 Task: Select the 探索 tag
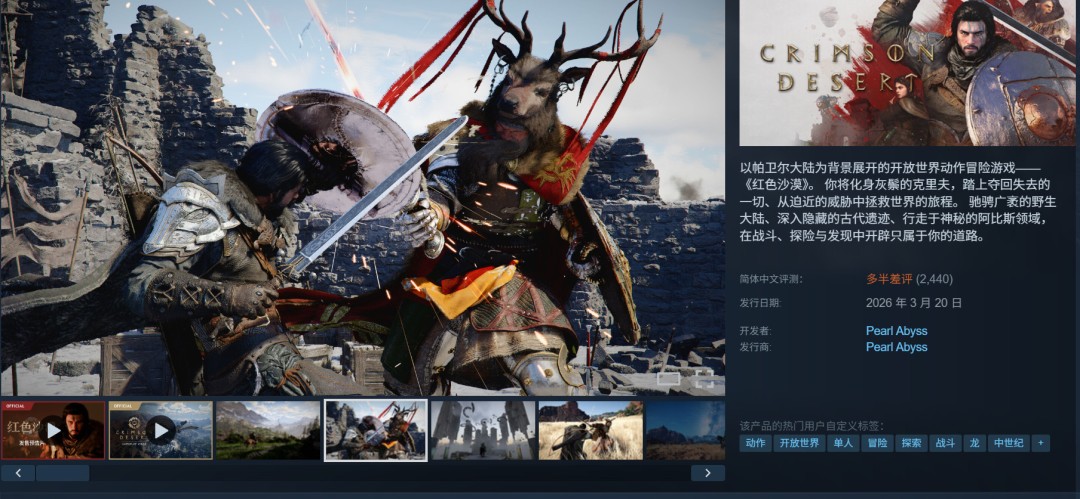pos(911,443)
